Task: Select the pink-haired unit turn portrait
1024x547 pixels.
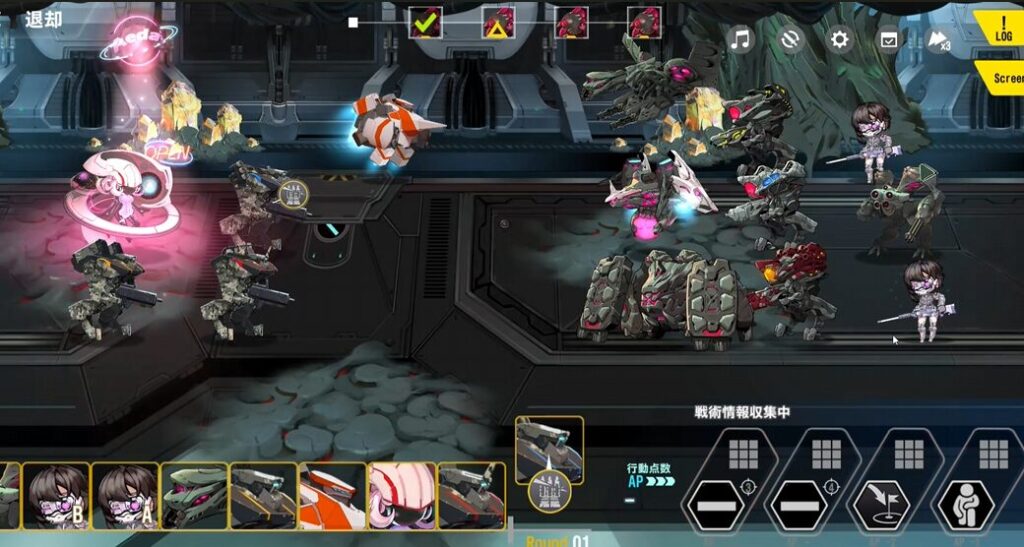Action: click(401, 495)
